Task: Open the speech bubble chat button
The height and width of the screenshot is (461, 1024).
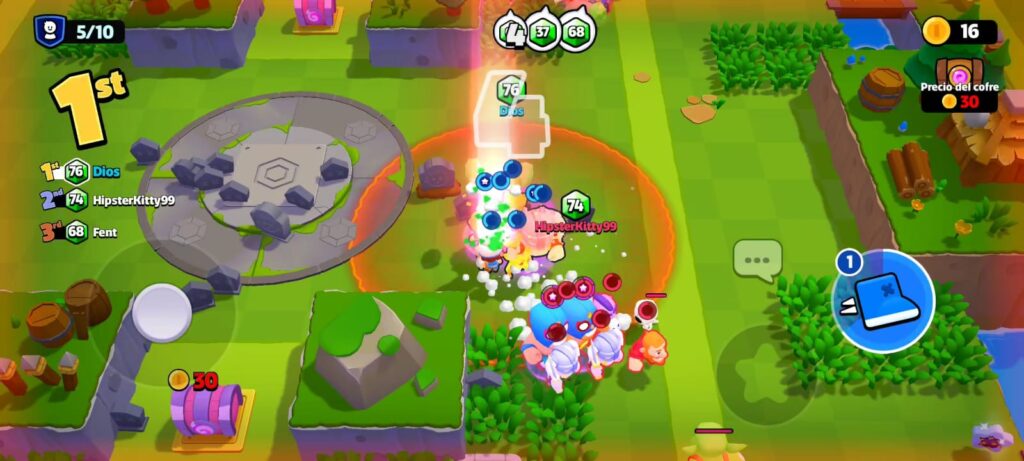Action: 757,260
